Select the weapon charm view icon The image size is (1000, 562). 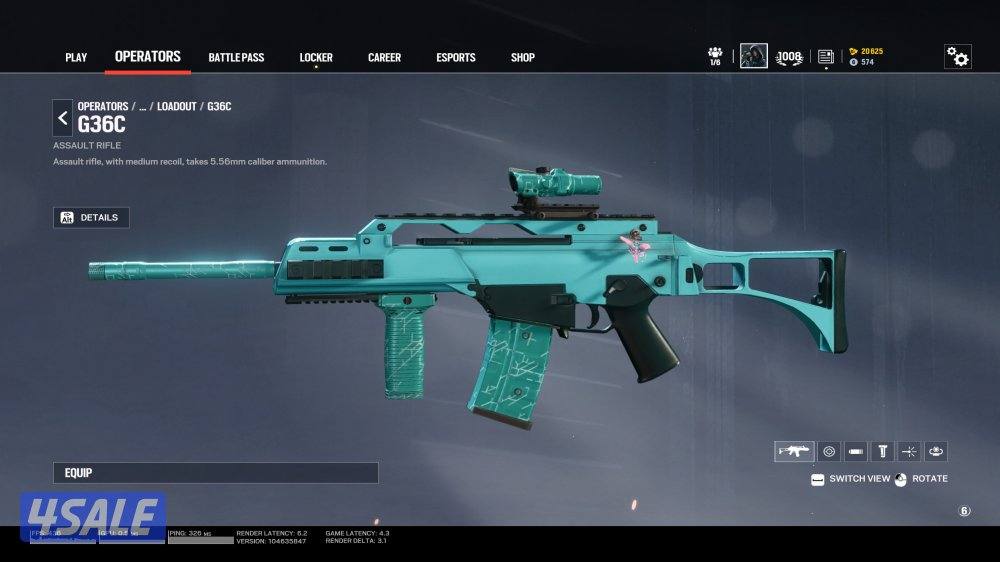936,451
